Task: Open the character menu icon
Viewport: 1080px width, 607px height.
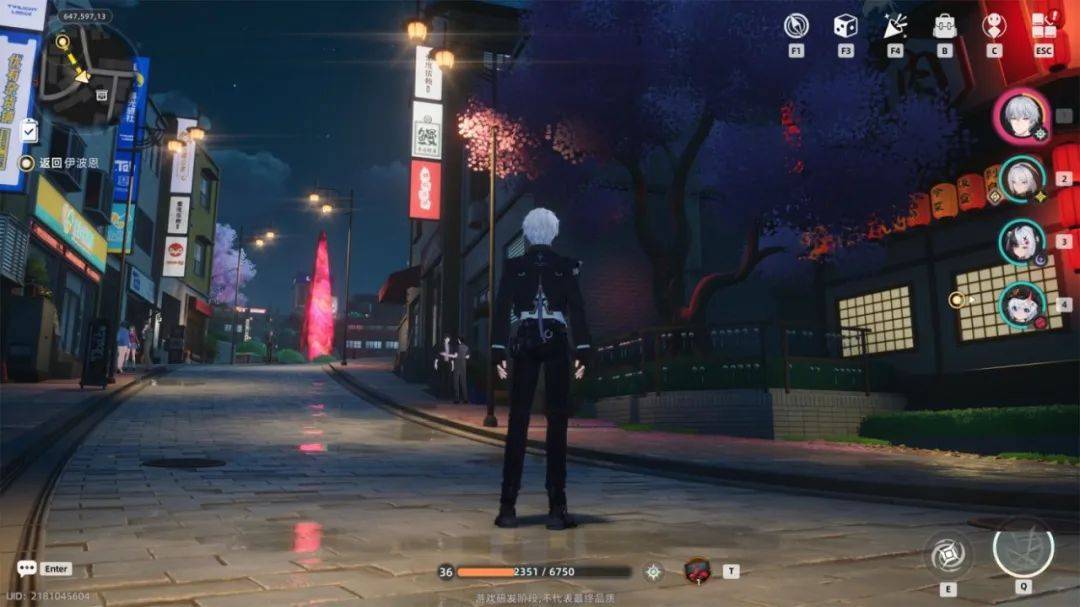Action: pos(993,26)
